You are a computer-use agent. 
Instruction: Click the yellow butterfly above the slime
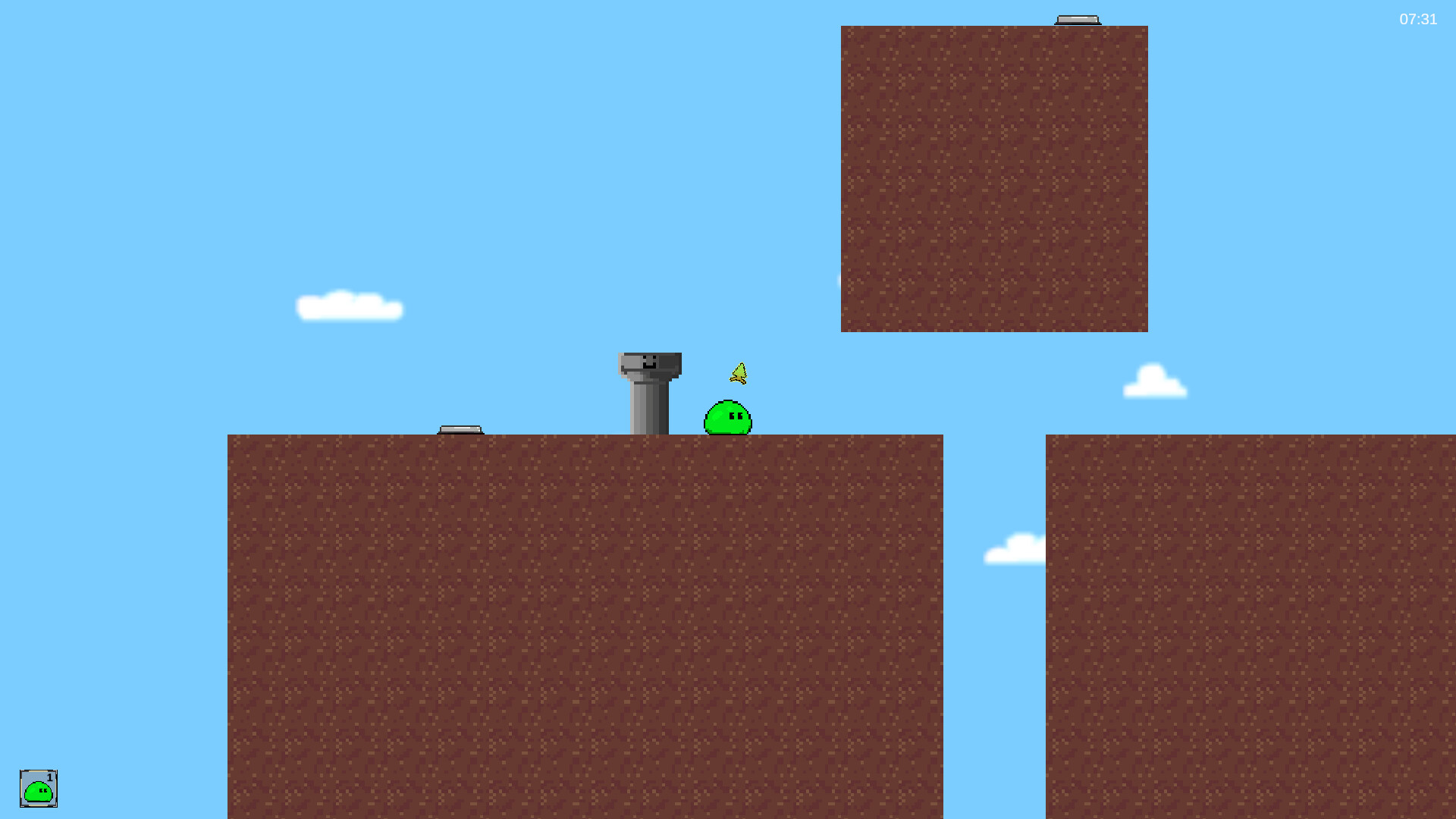(x=739, y=373)
